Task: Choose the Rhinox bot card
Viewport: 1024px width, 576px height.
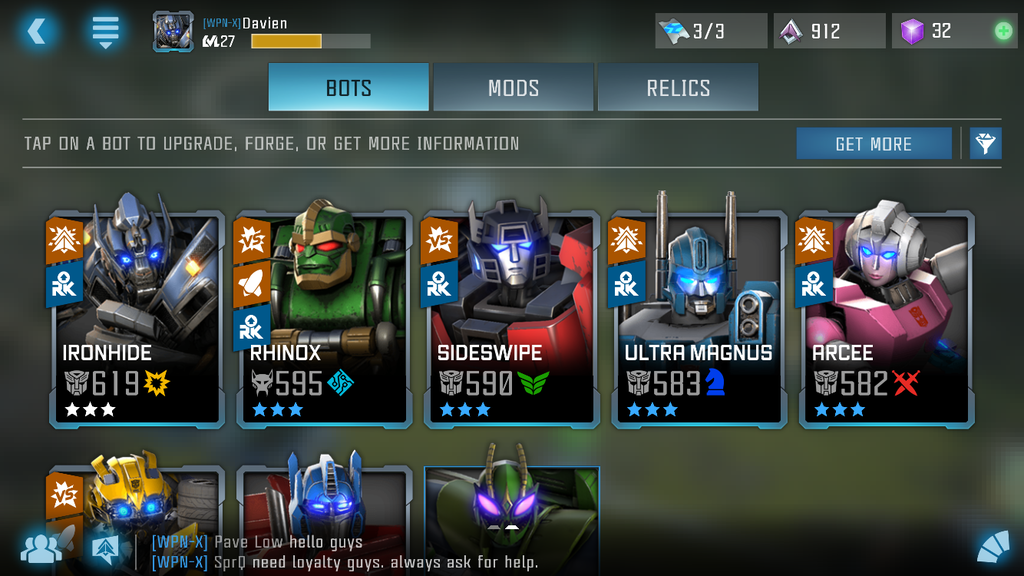Action: click(322, 320)
